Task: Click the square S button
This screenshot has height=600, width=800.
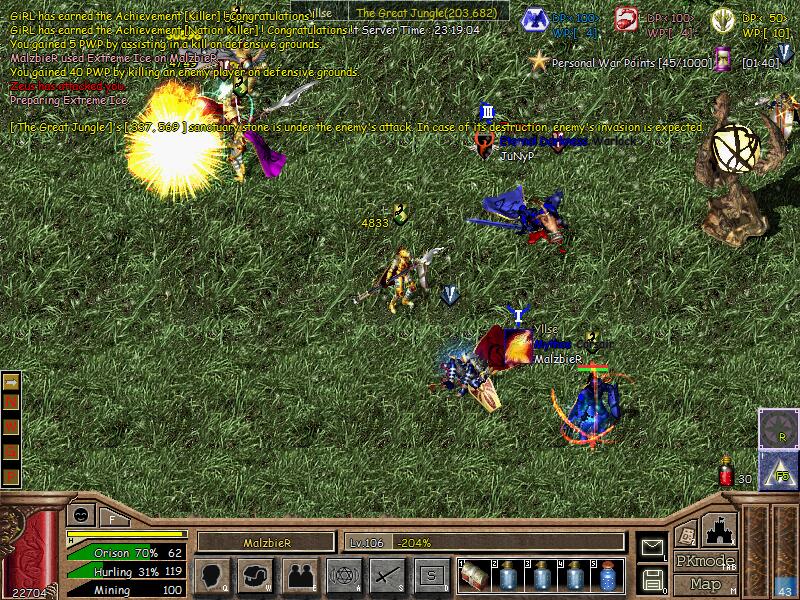Action: pos(431,575)
